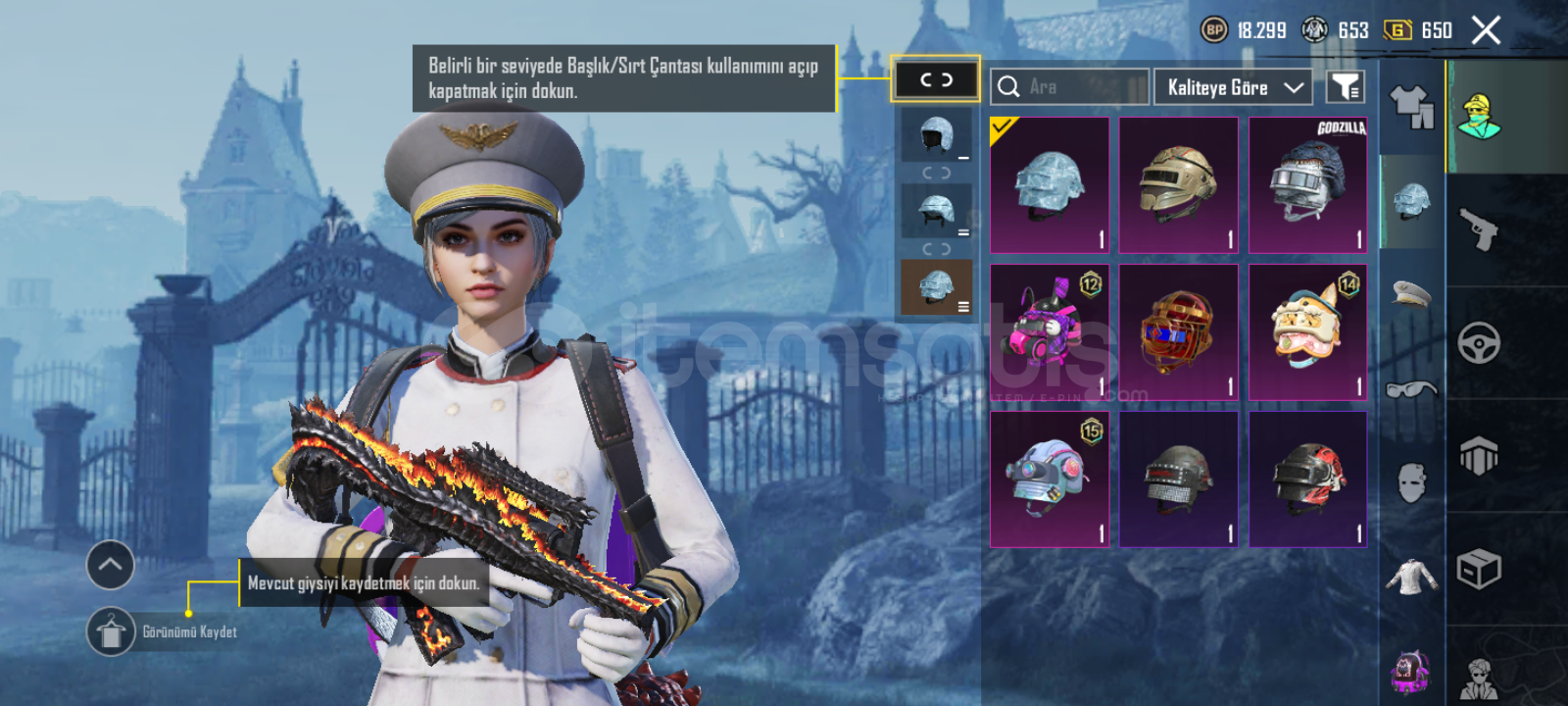Pick the red and gold cage helmet

click(1178, 332)
